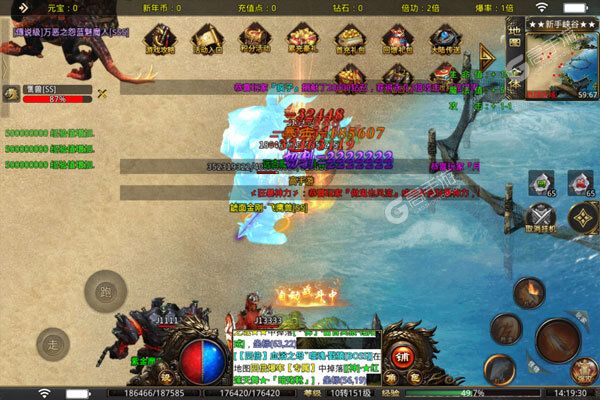The width and height of the screenshot is (600, 400).
Task: Activate the flame skill icon
Action: 529,293
